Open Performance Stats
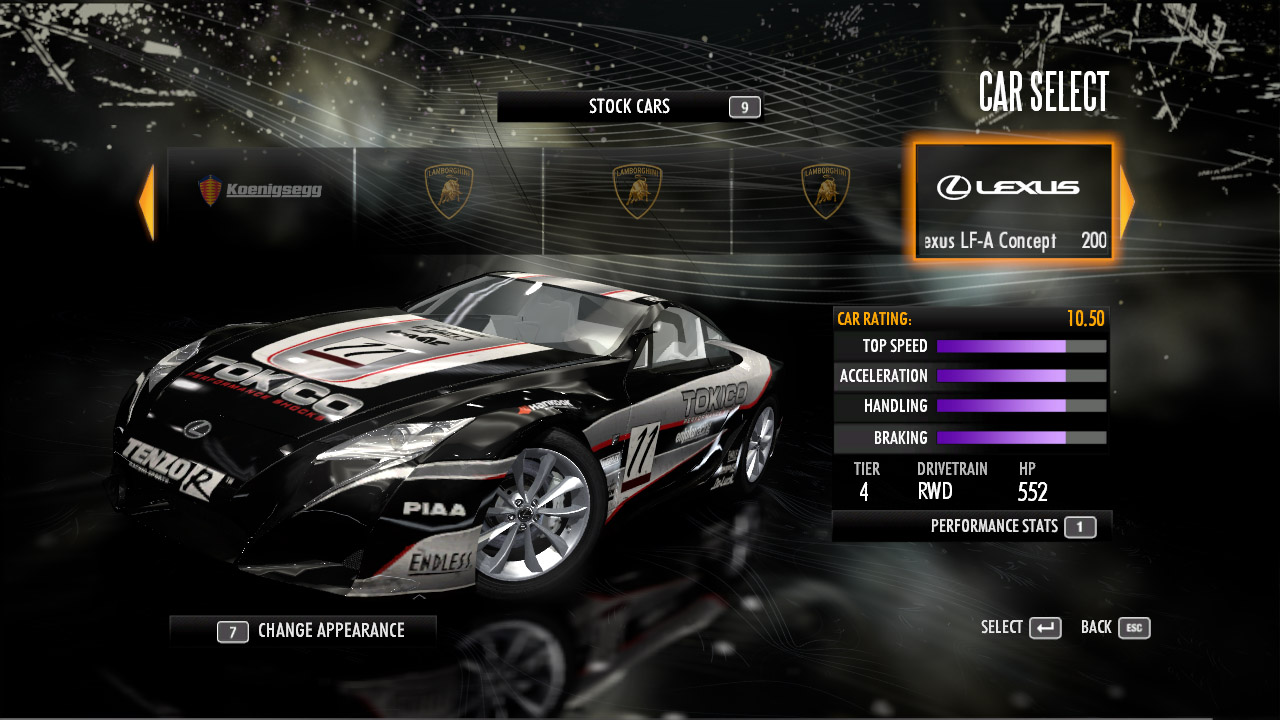The image size is (1280, 720). point(972,526)
